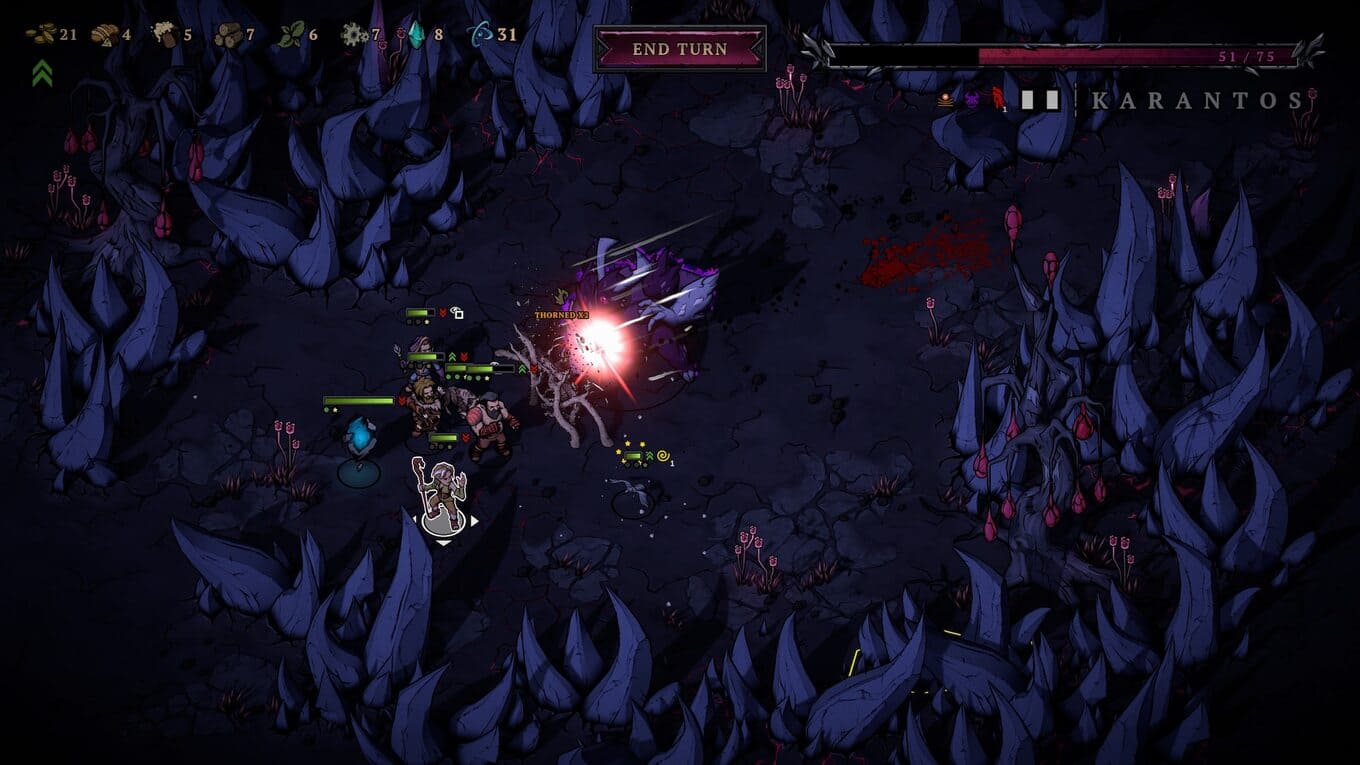Viewport: 1360px width, 765px height.
Task: Inspect the red claw boss status icon
Action: (x=996, y=99)
